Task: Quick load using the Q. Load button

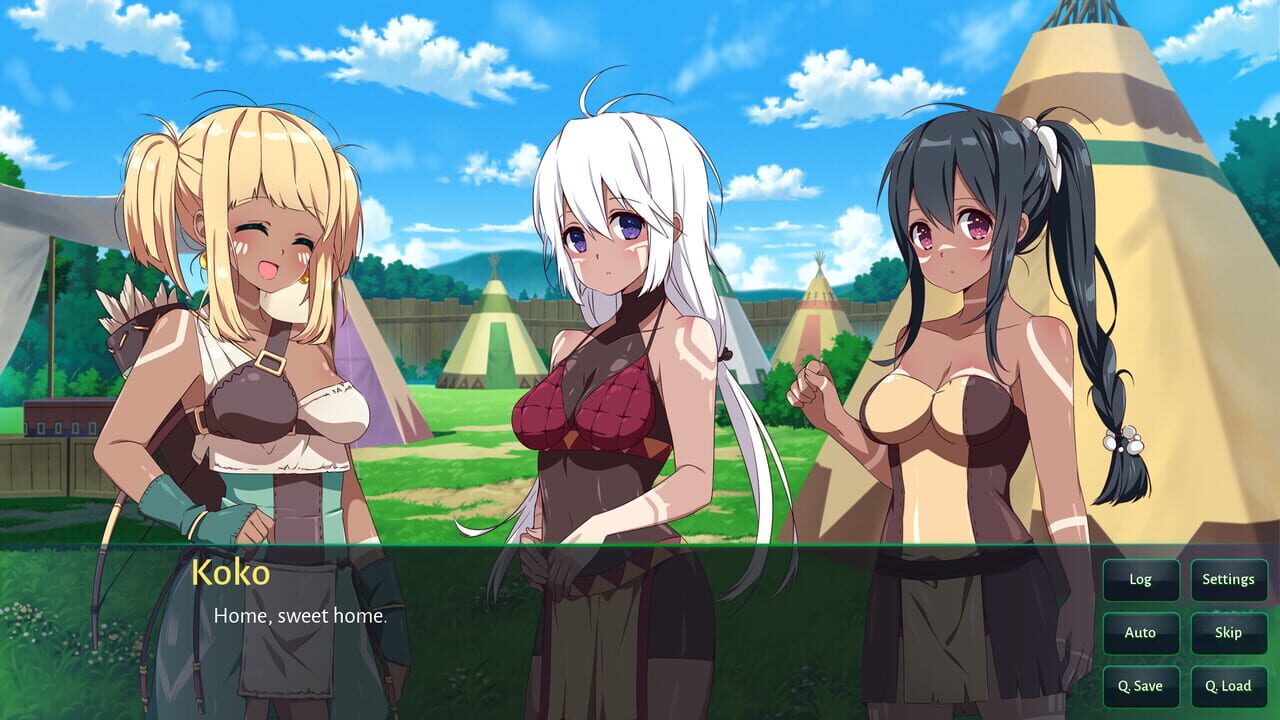Action: [1227, 686]
